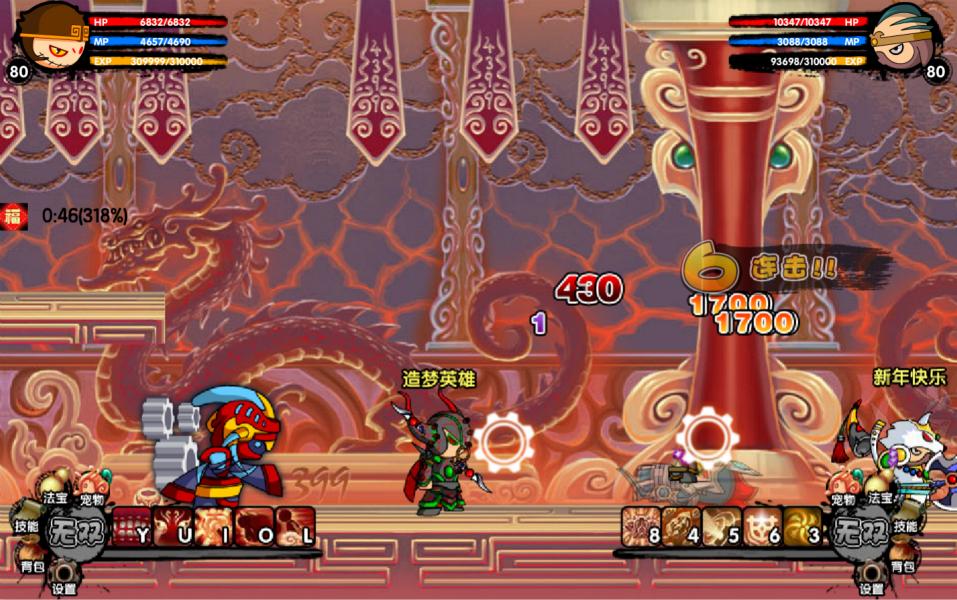
Task: Use player two's skill numbered 4
Action: (x=682, y=527)
